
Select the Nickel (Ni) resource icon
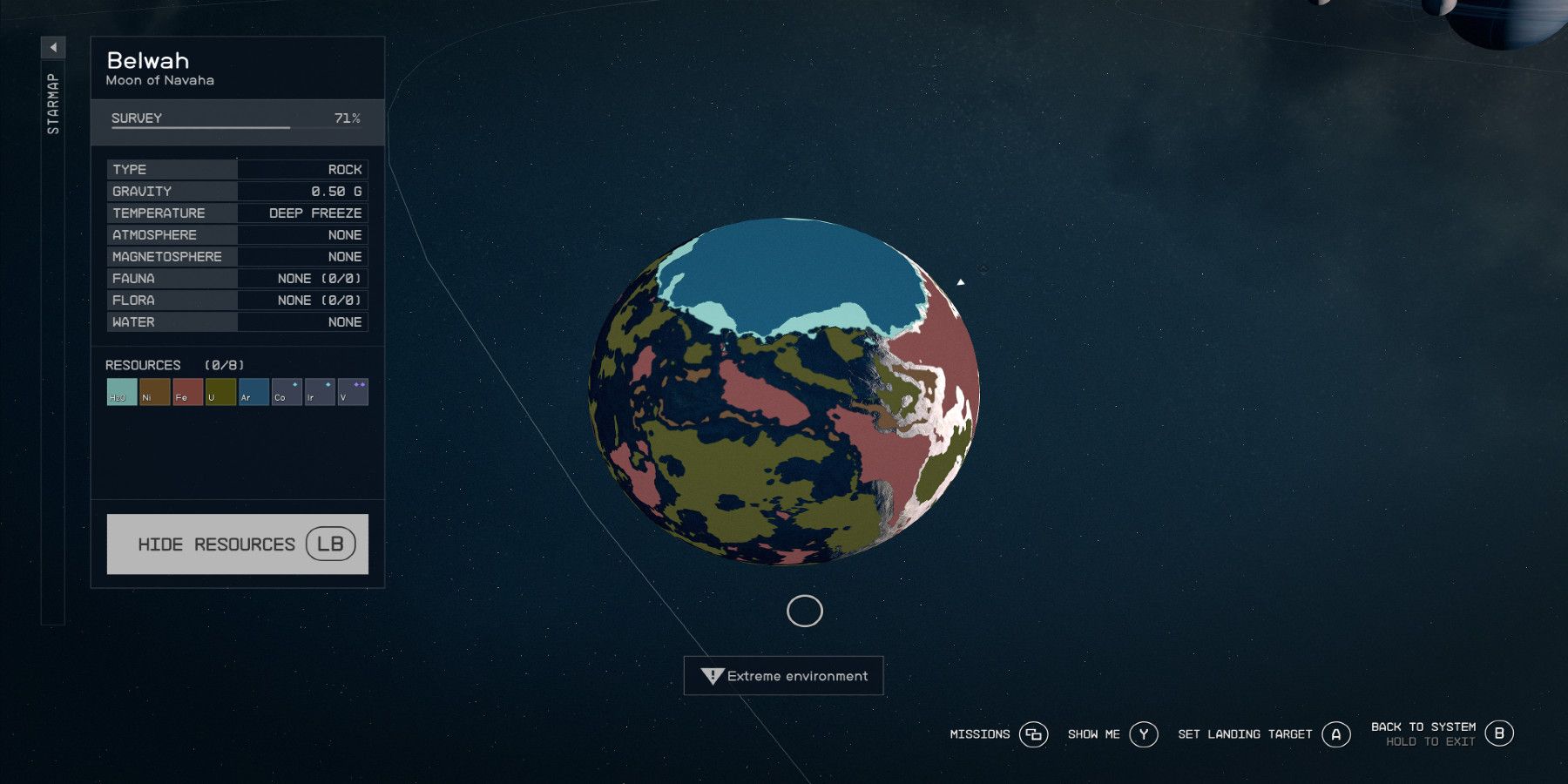click(154, 392)
